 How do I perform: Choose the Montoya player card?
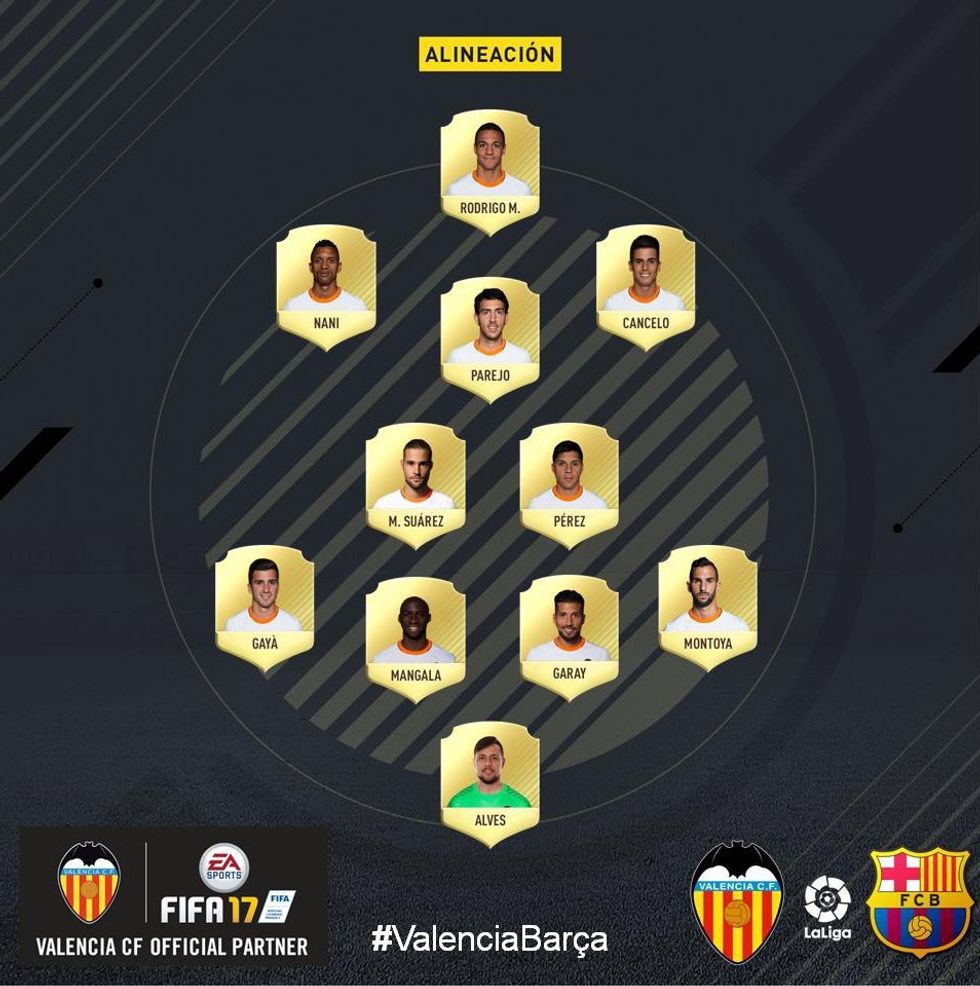click(707, 606)
